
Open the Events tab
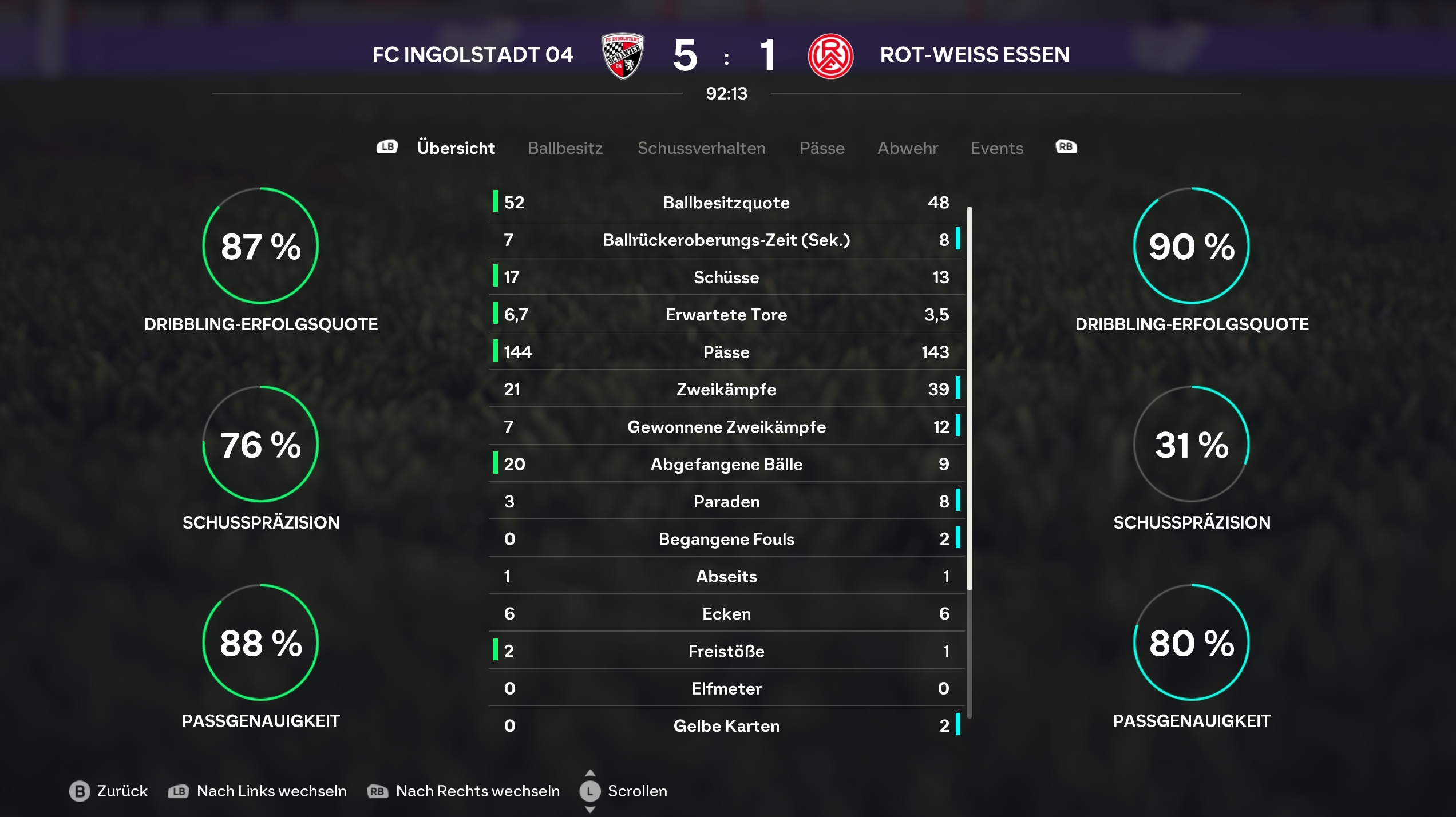[996, 148]
